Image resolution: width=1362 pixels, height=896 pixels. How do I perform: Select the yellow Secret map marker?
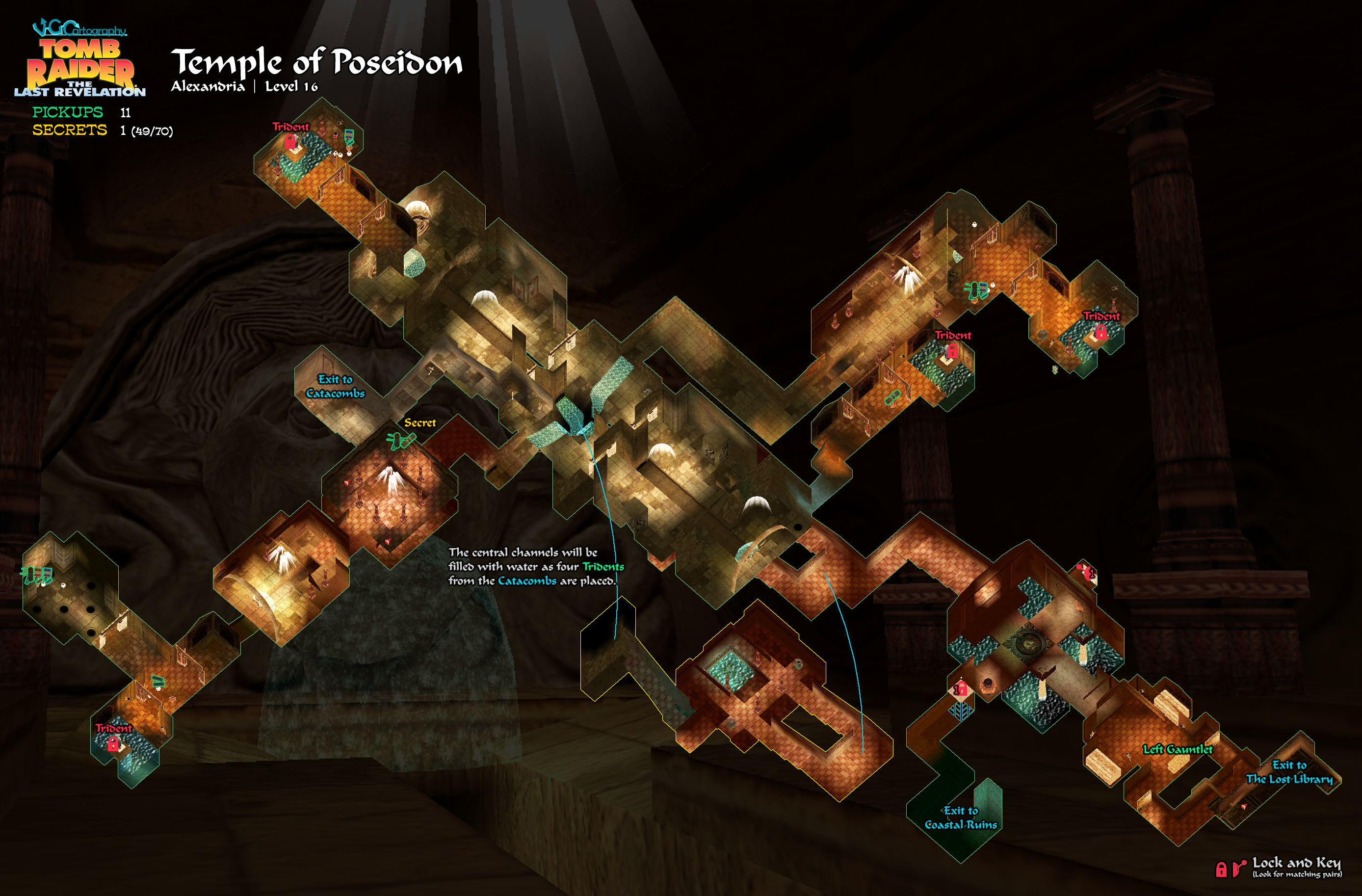420,423
